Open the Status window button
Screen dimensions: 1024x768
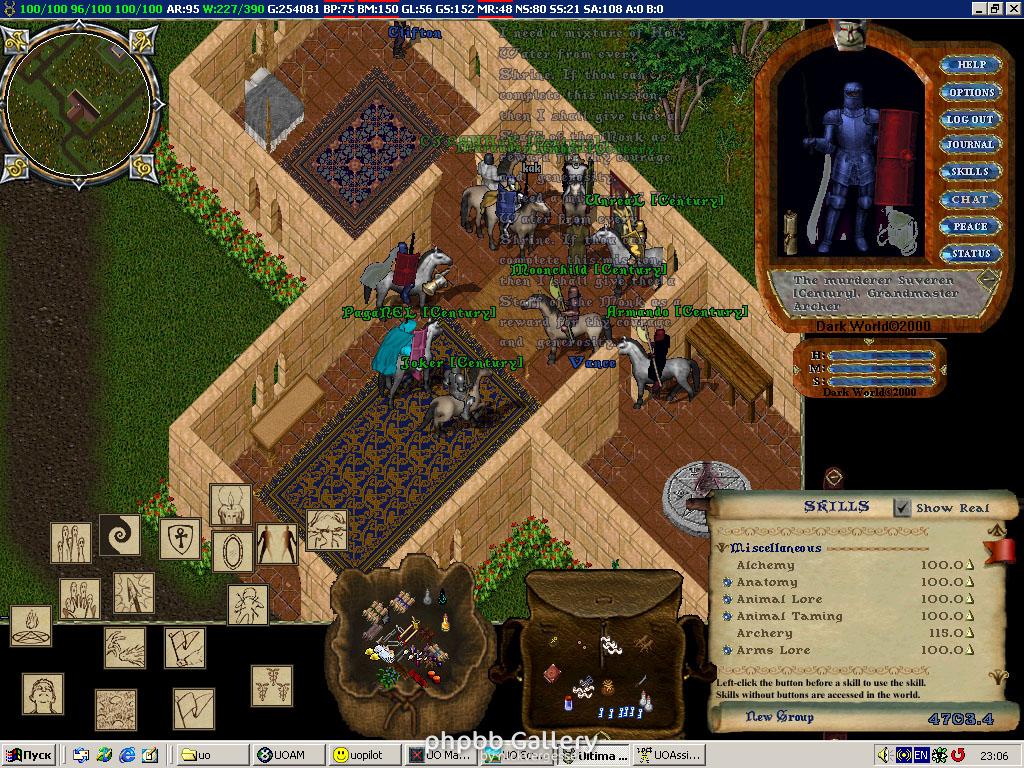click(970, 254)
